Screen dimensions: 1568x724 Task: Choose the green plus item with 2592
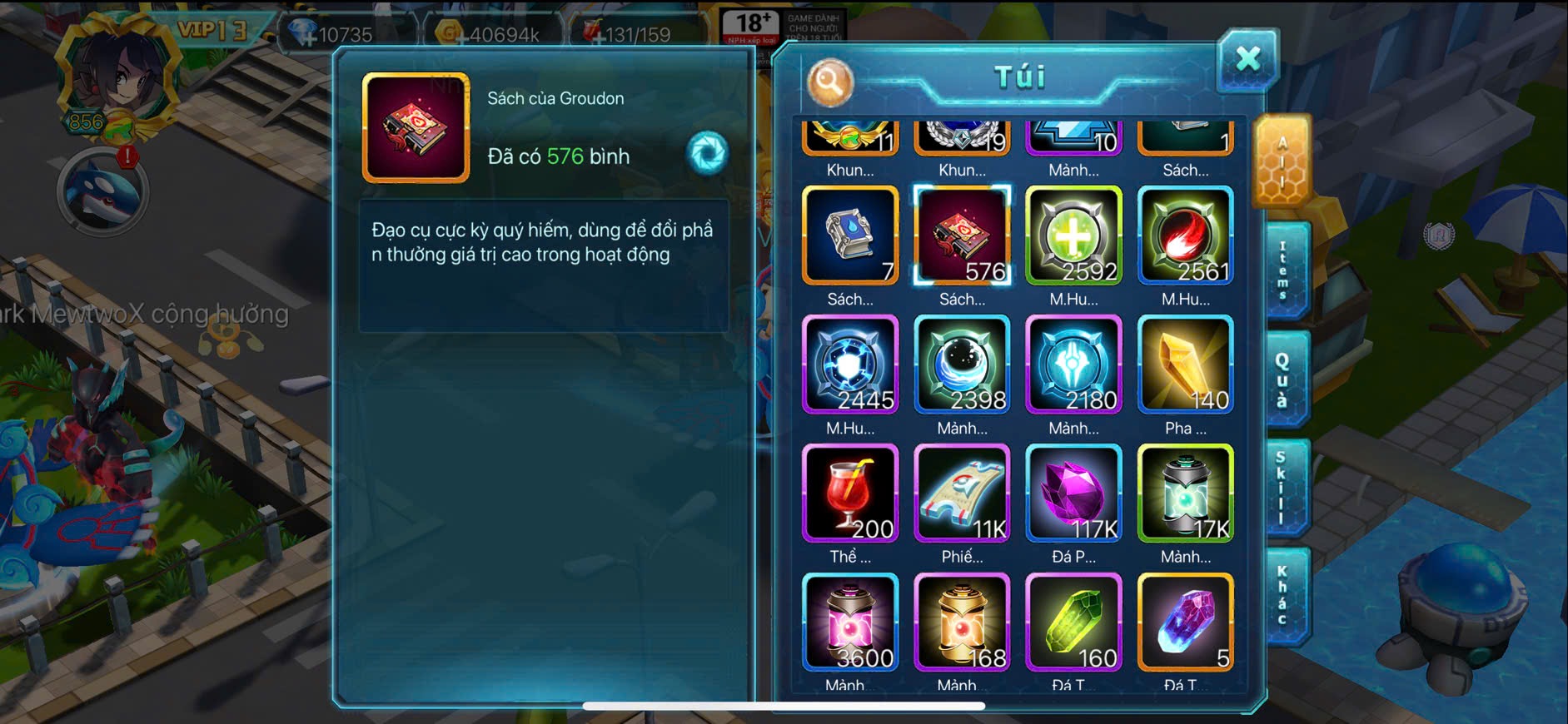click(1073, 236)
